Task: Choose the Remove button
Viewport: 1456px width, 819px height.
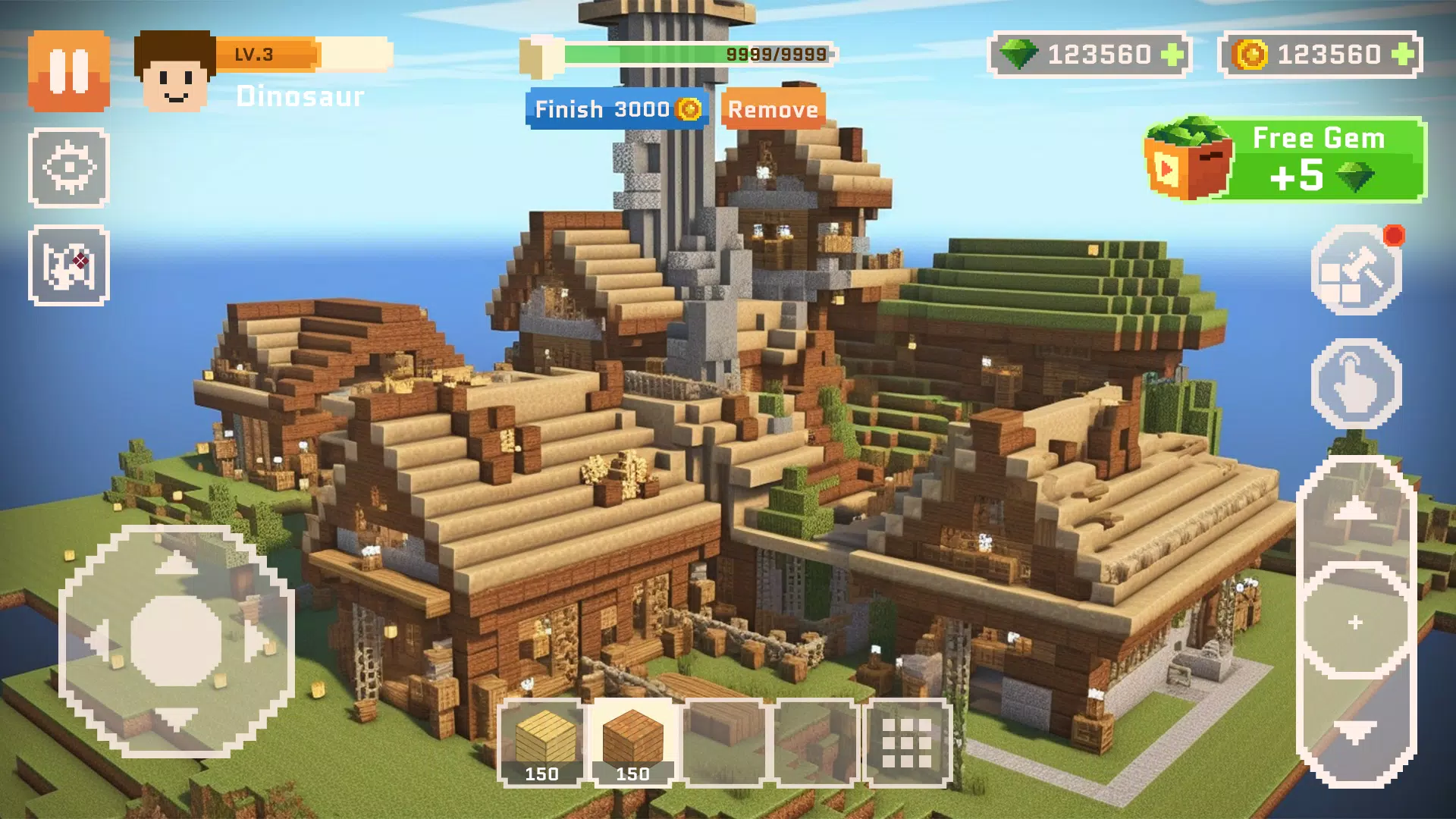Action: coord(773,109)
